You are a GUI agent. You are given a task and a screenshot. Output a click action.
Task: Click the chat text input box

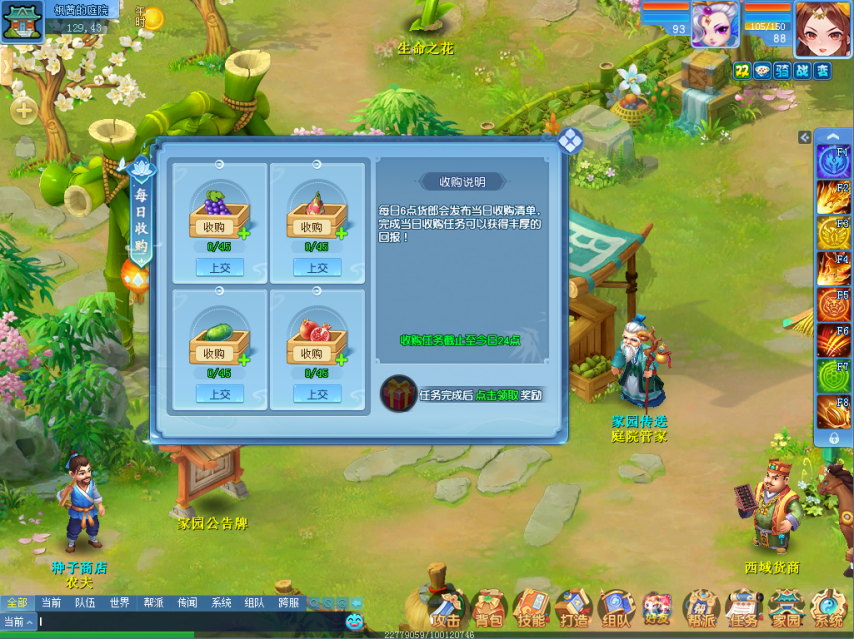coord(190,621)
